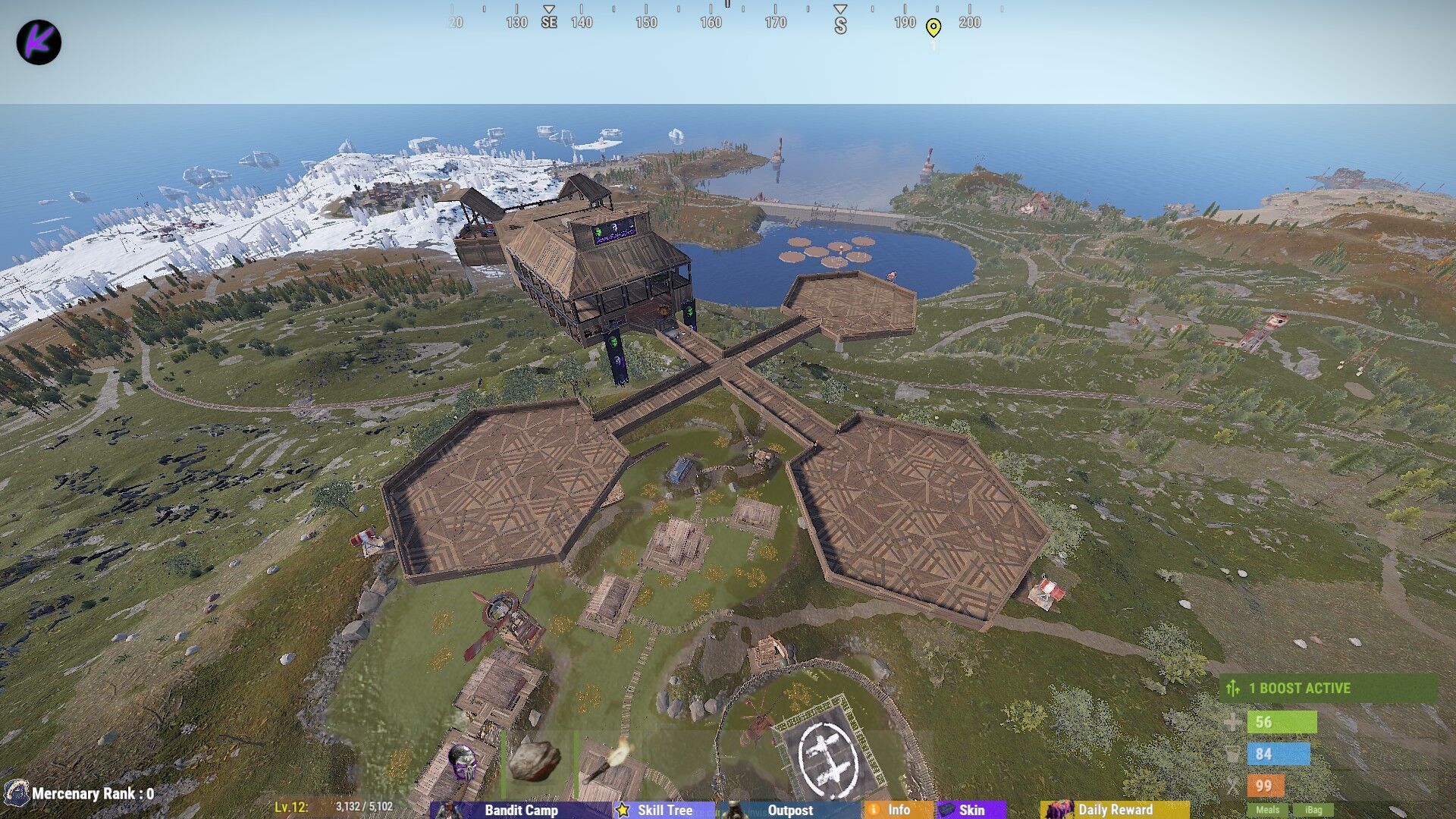This screenshot has height=819, width=1456.
Task: Open the Meals button
Action: click(1267, 810)
